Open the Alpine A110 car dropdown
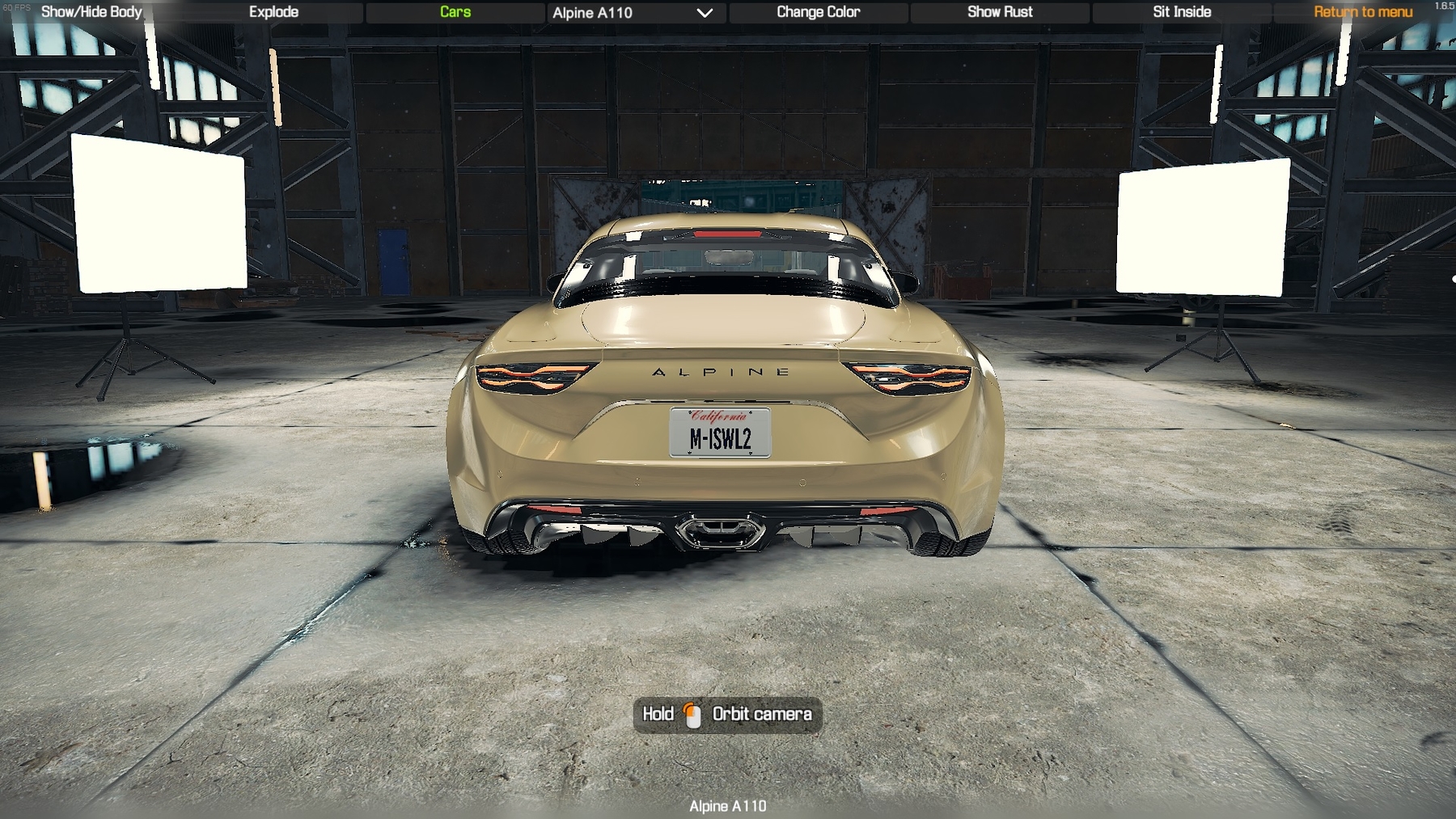The image size is (1456, 819). click(633, 13)
